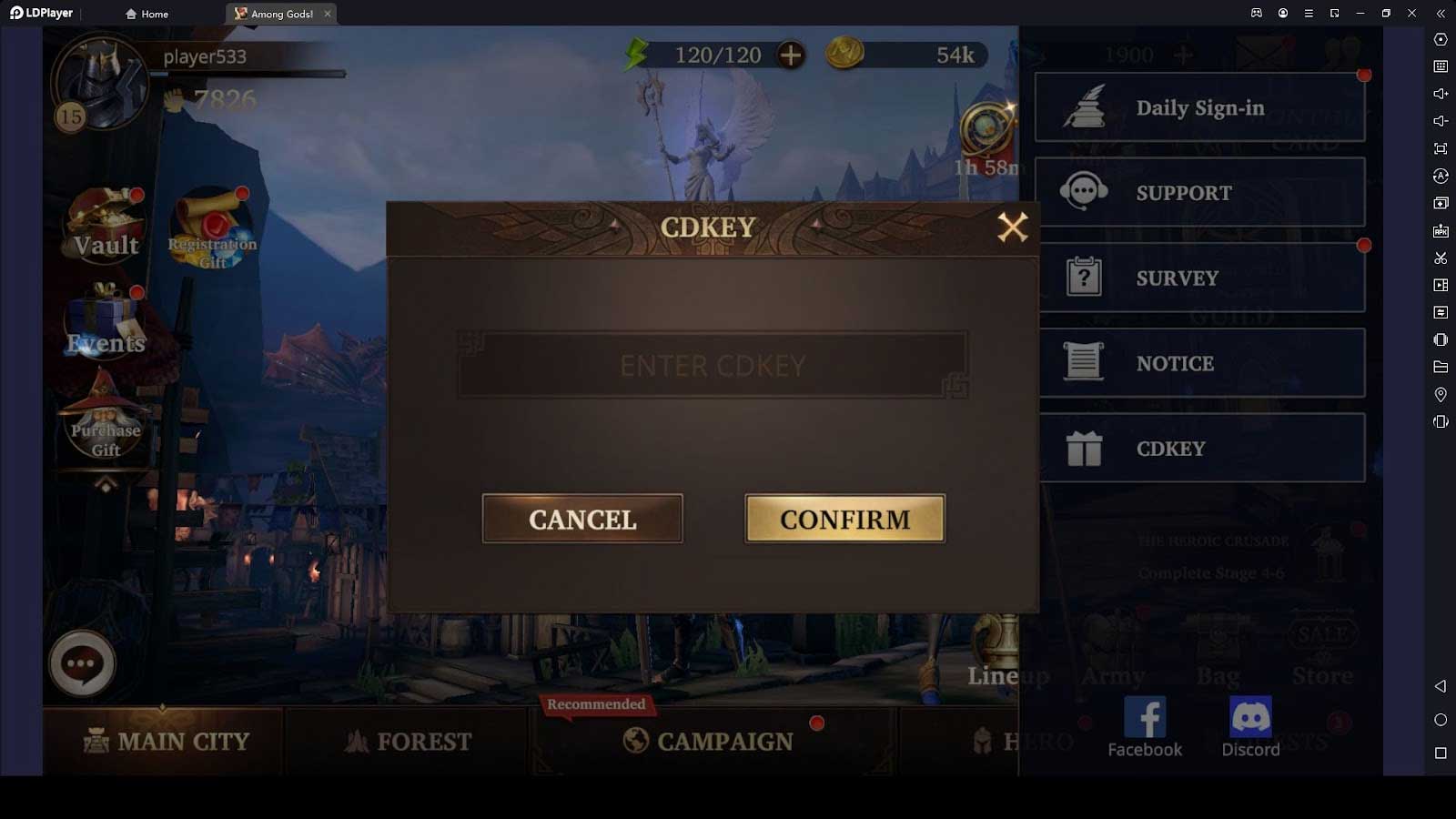This screenshot has width=1456, height=819.
Task: Click the virtual location pin icon
Action: (x=1441, y=394)
